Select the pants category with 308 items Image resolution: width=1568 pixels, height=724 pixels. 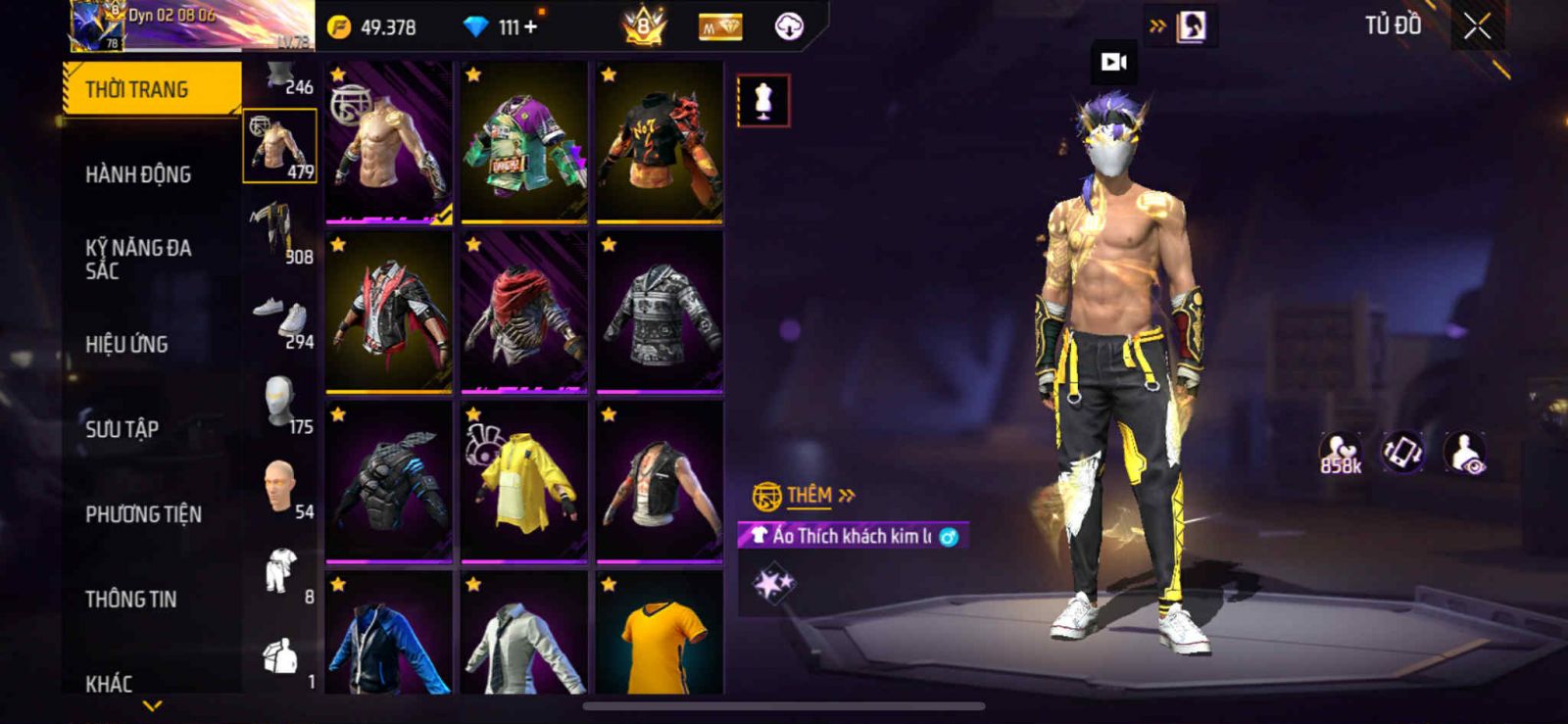(x=279, y=231)
